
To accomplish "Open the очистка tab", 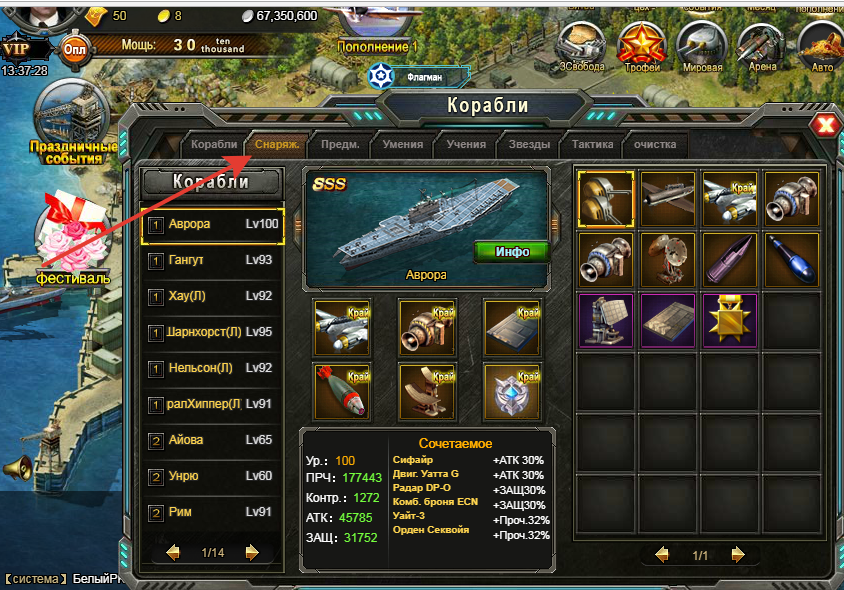I will [655, 144].
